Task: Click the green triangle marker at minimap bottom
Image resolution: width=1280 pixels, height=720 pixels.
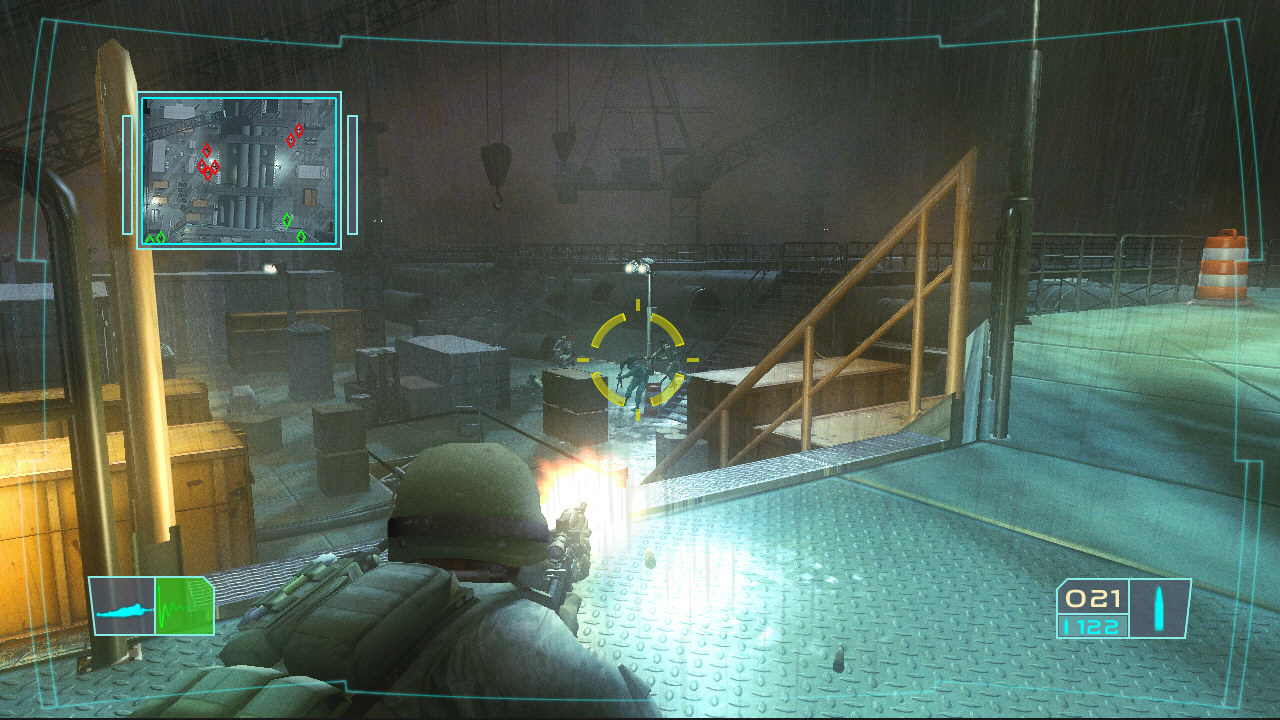Action: click(152, 240)
